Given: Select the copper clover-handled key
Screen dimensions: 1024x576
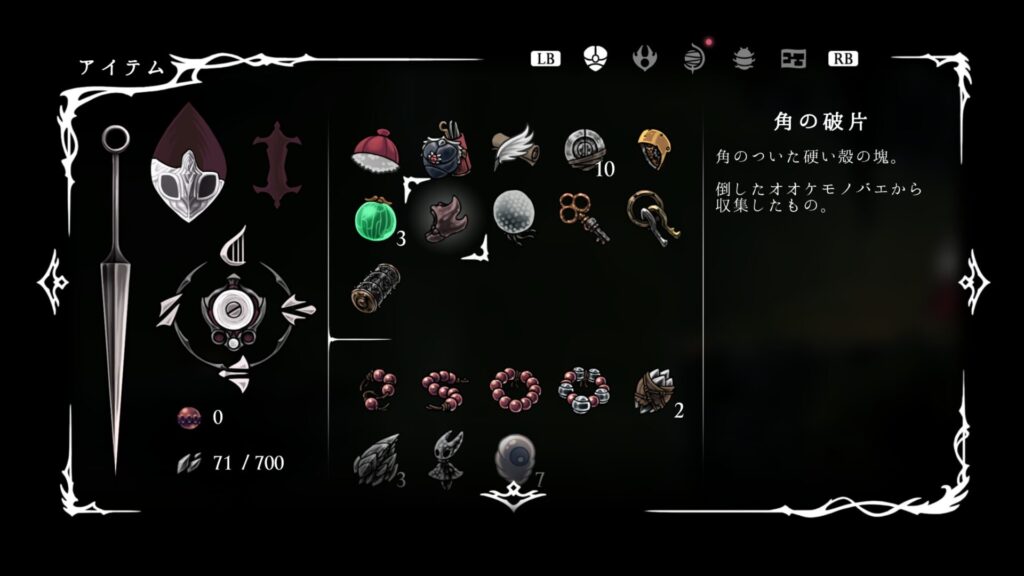Looking at the screenshot, I should (x=583, y=216).
